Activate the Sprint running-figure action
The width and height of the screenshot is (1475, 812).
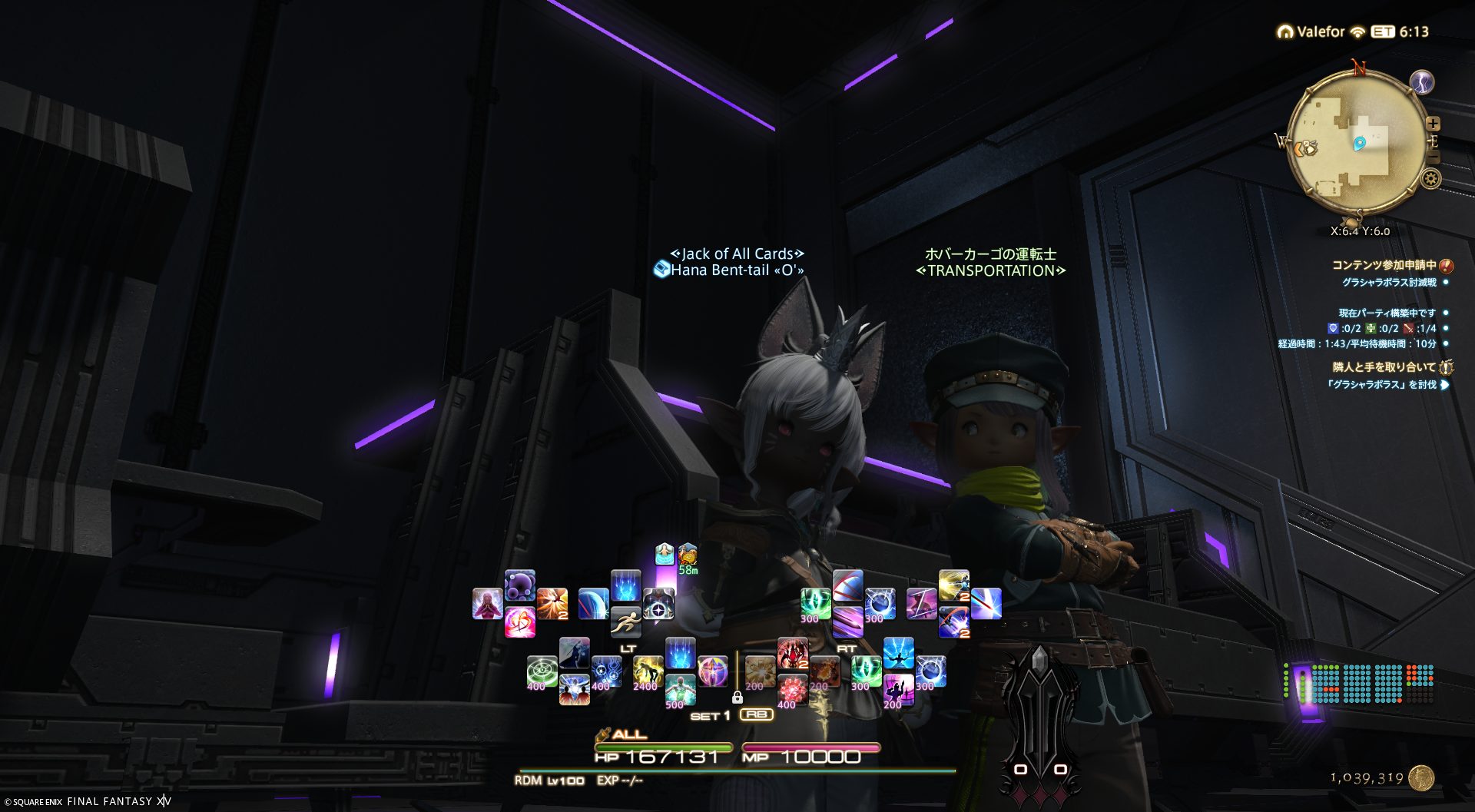coord(625,622)
